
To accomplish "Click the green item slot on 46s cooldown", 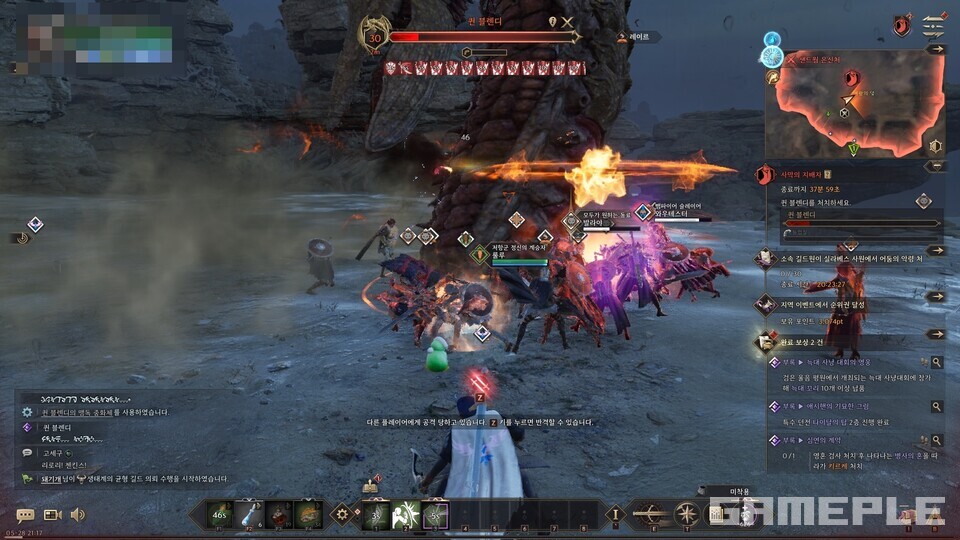I will 220,514.
